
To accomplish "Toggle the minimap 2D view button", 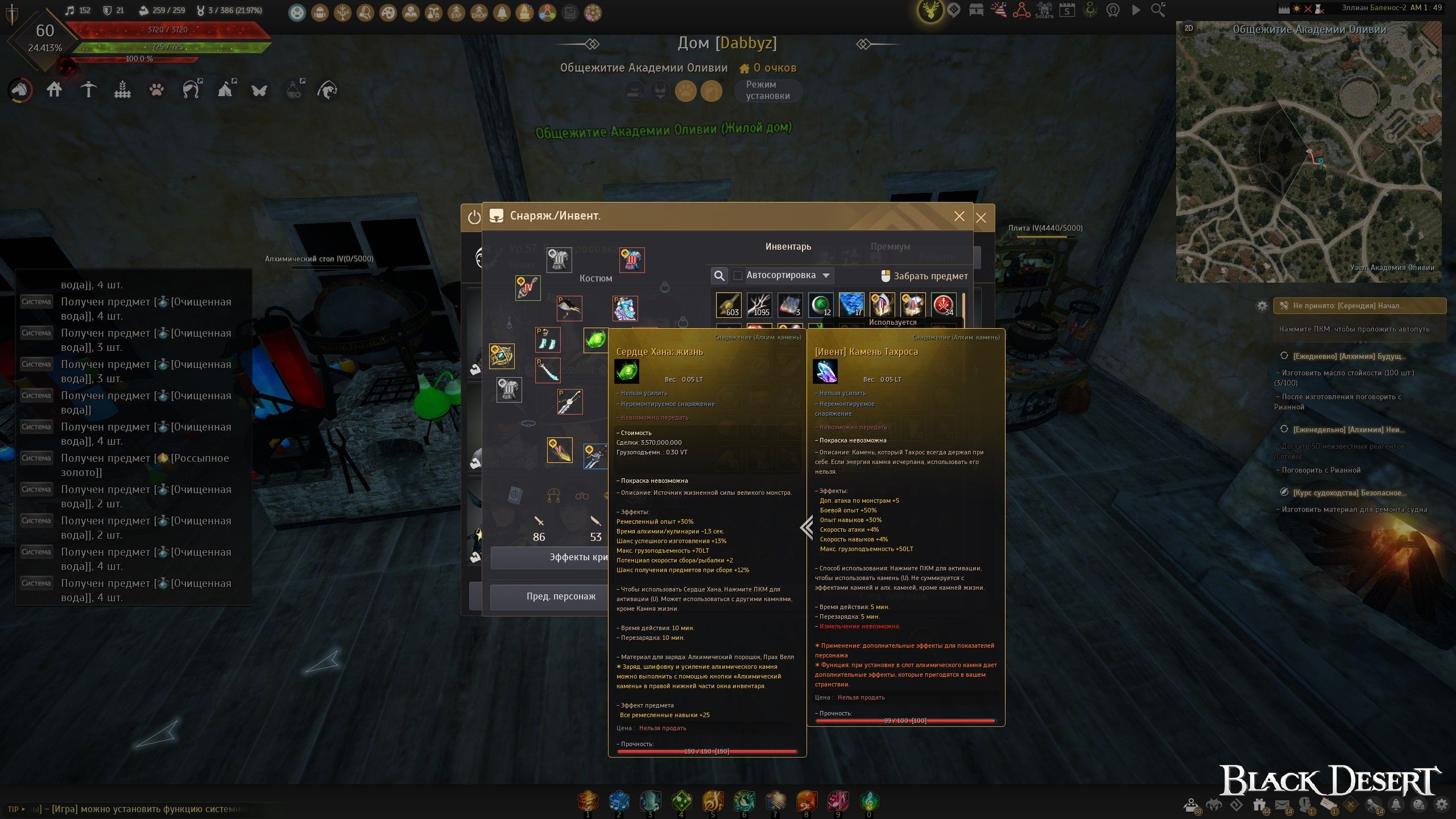I will [1189, 28].
